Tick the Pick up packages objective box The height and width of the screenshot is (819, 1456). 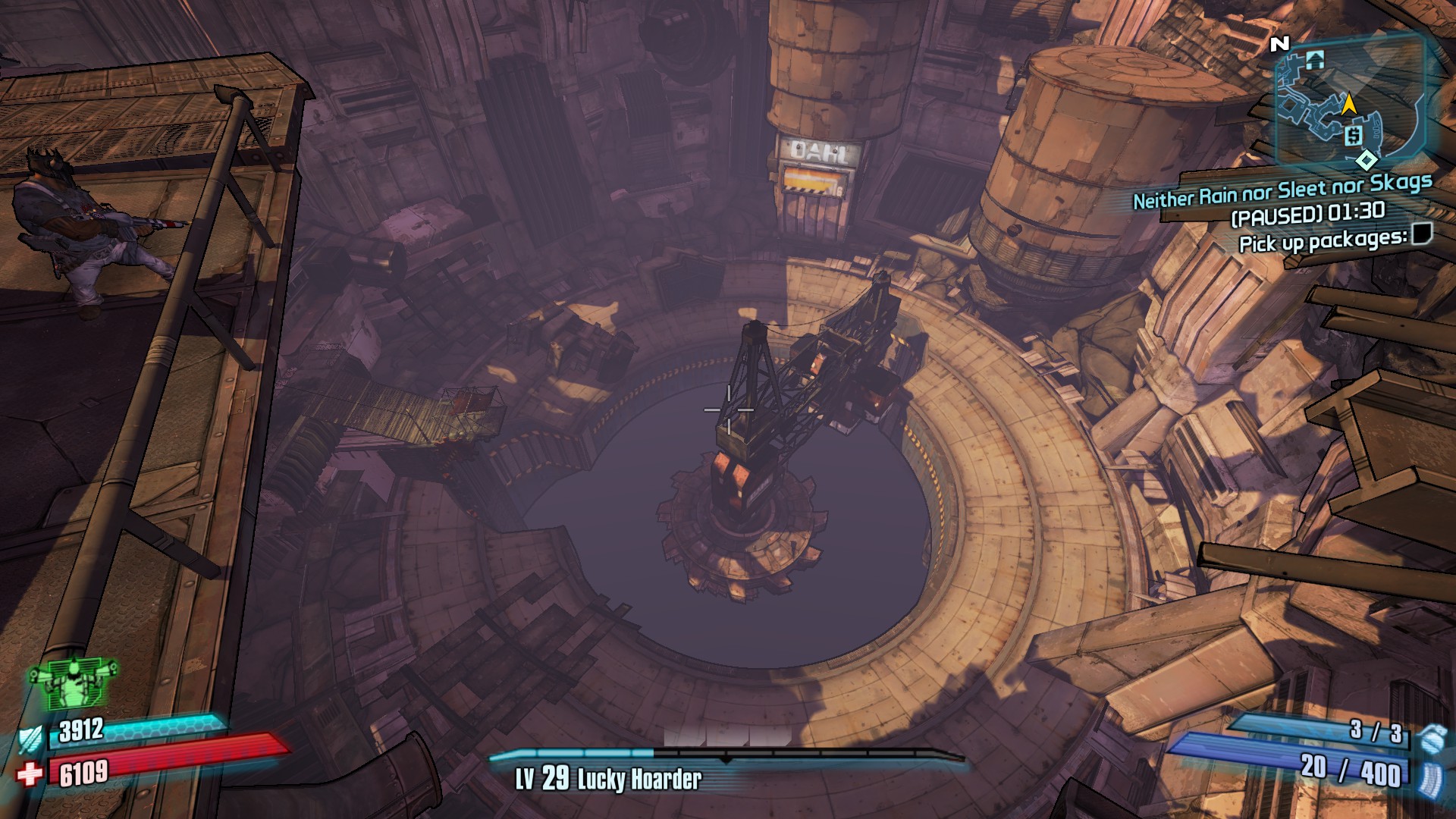point(1422,234)
